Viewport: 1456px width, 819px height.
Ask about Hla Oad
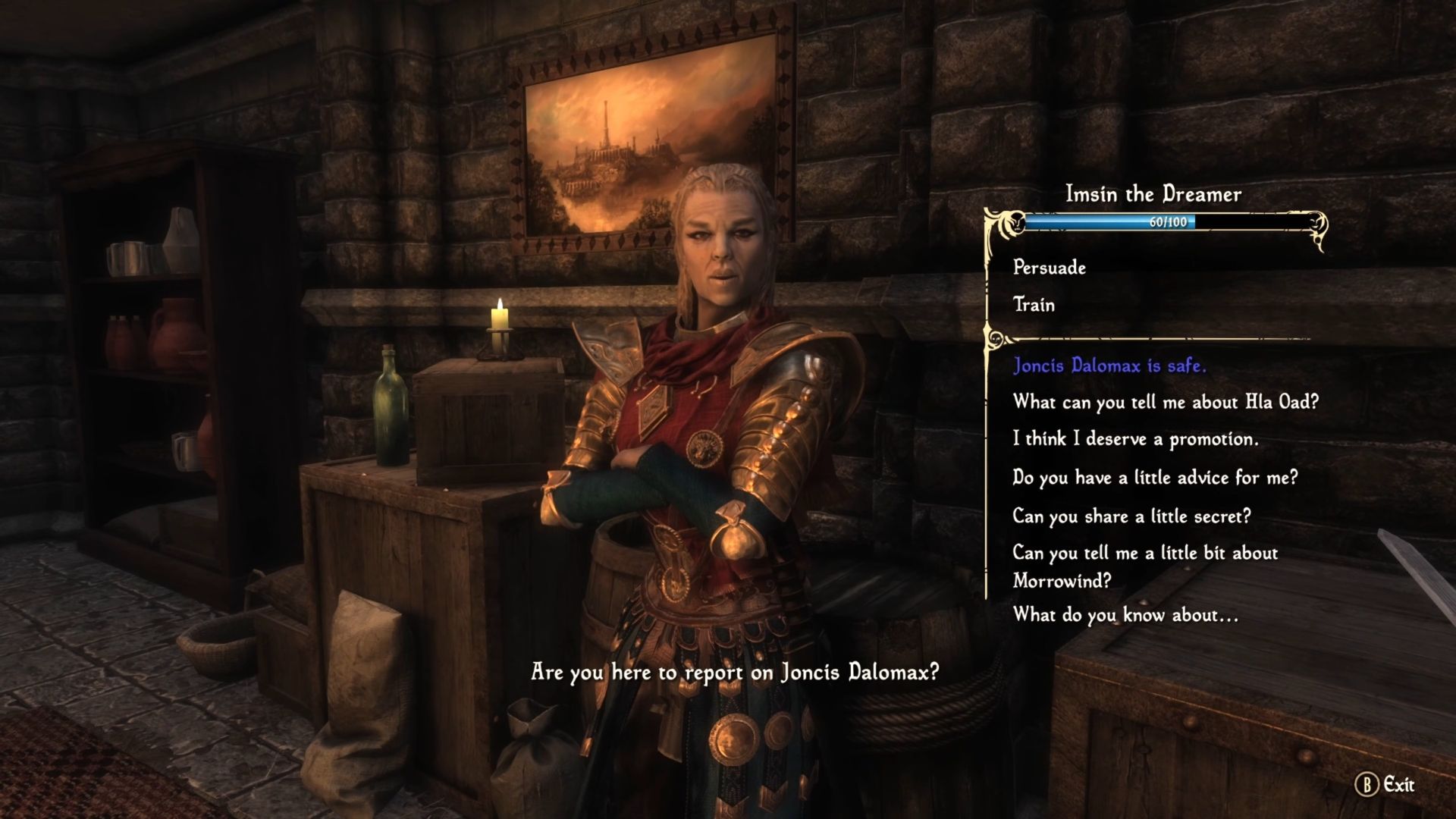[1166, 402]
